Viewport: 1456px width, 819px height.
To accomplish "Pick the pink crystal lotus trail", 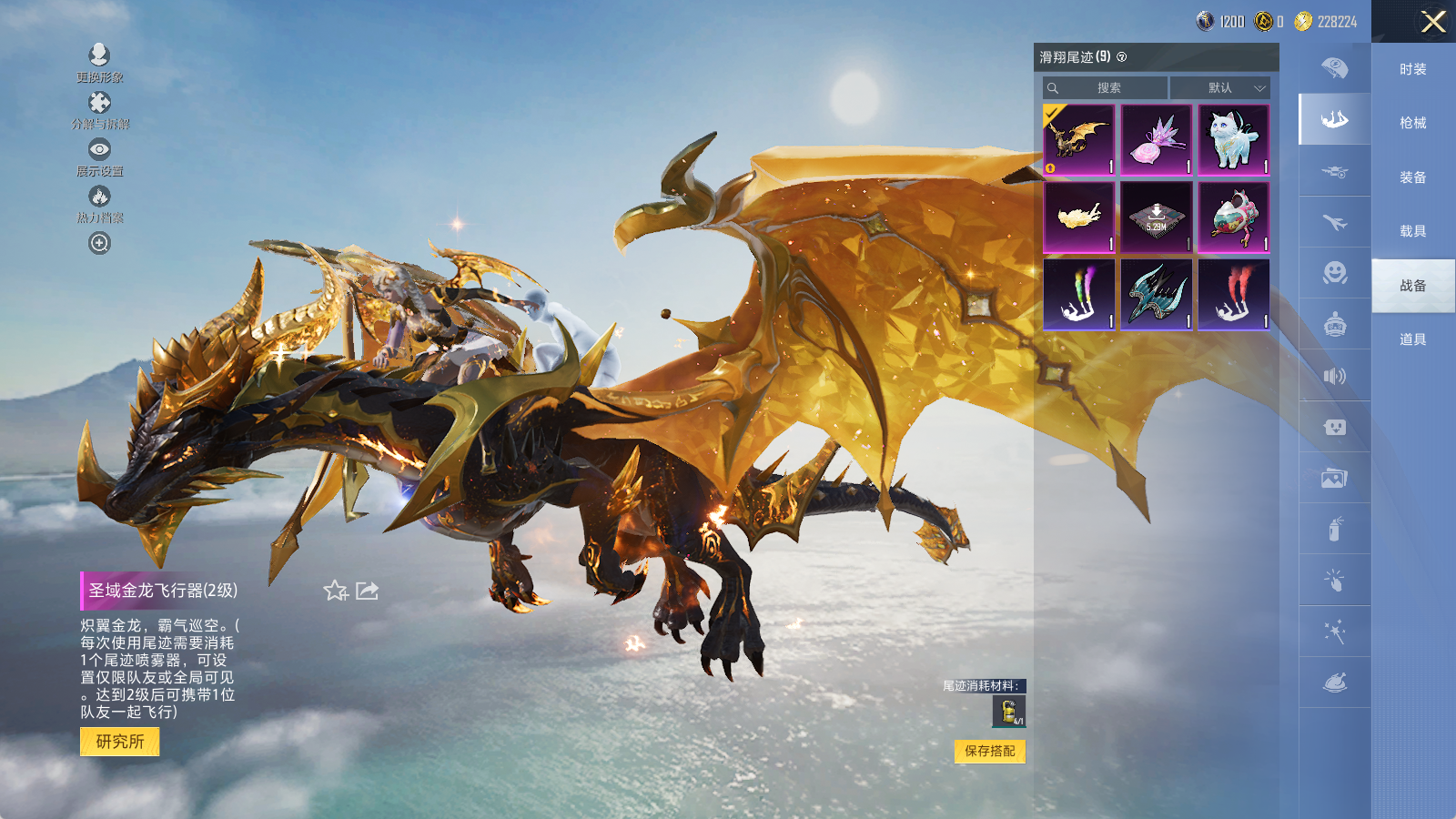I will [x=1156, y=139].
